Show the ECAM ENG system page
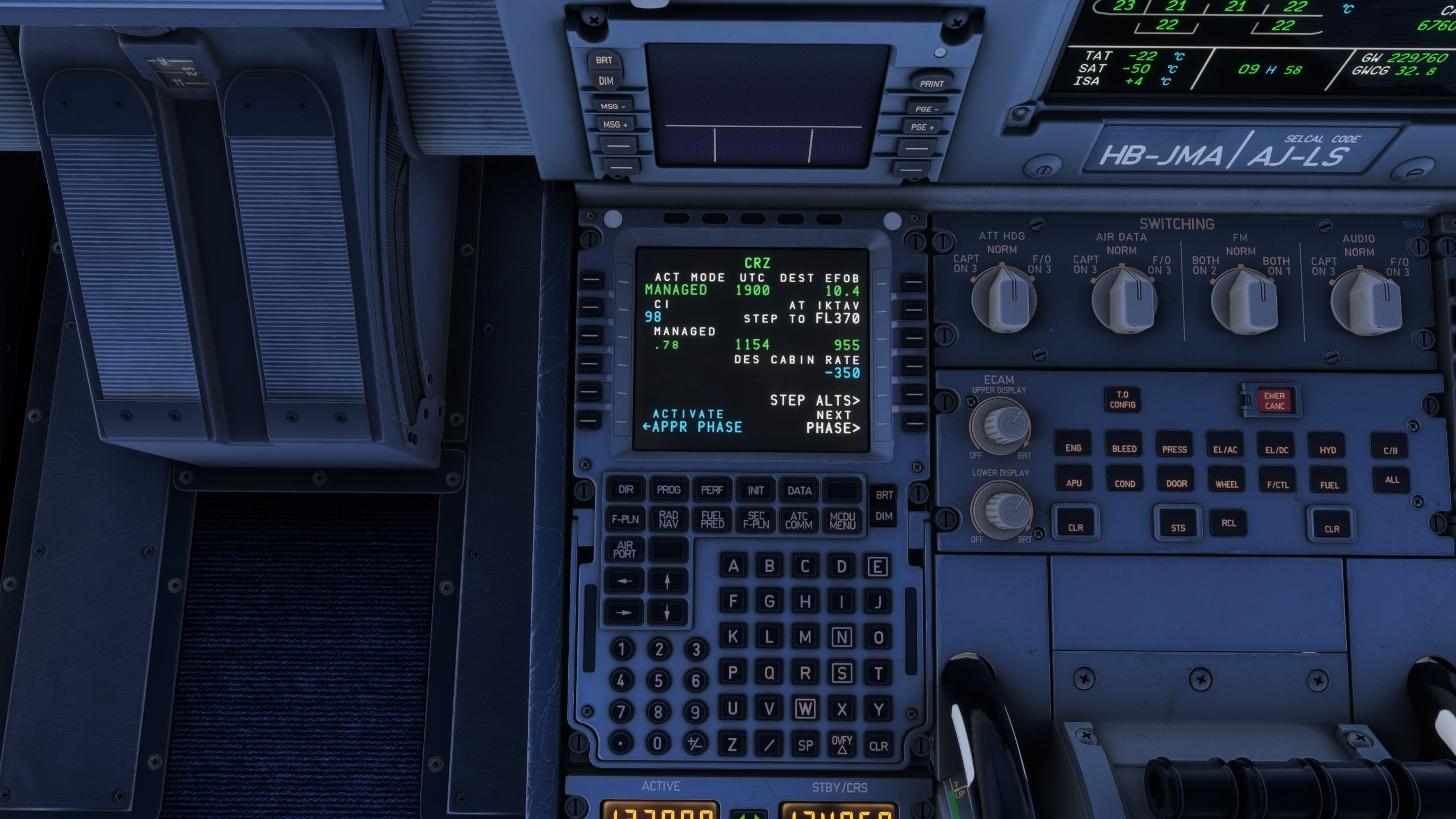Viewport: 1456px width, 819px height. point(1073,448)
